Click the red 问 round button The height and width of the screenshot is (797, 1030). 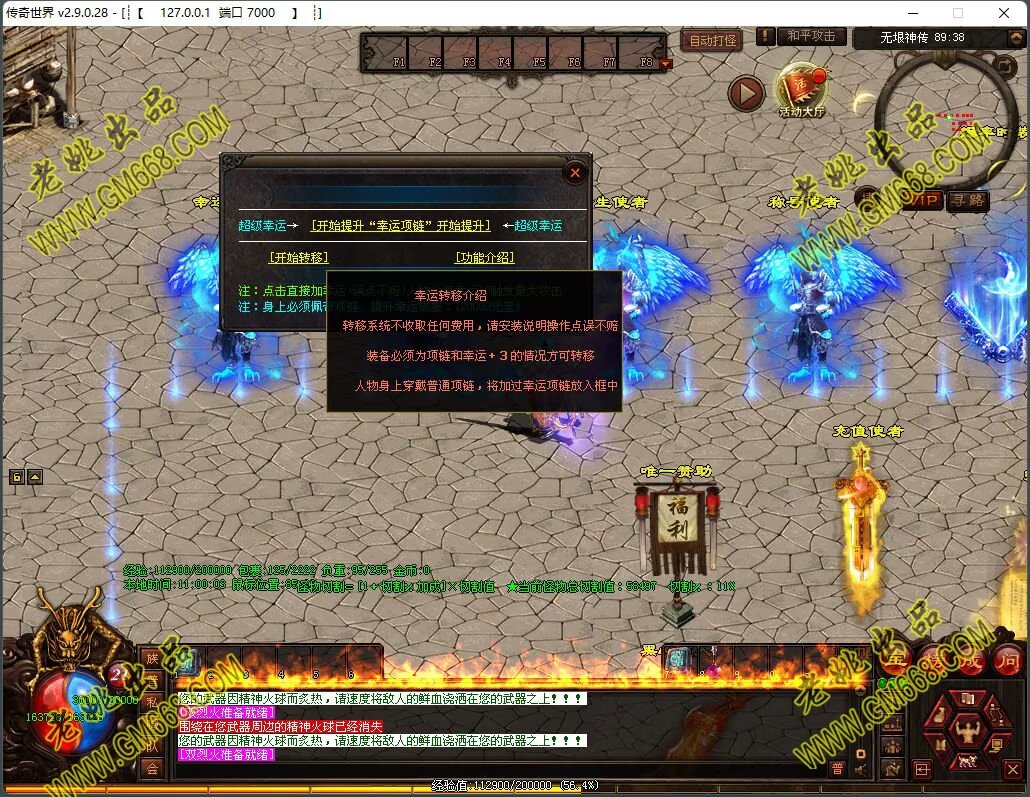[x=1007, y=660]
